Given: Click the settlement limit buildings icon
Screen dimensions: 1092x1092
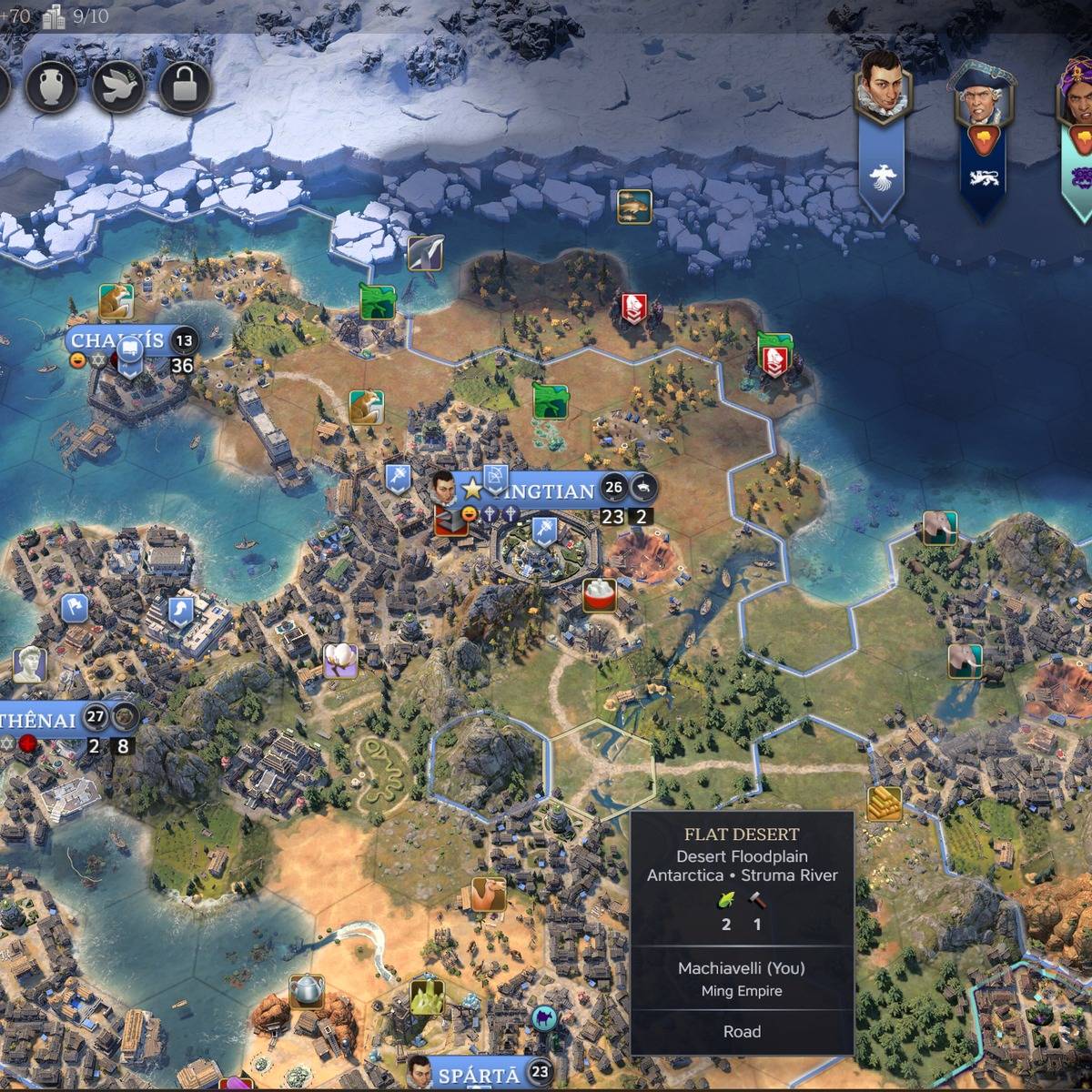Looking at the screenshot, I should click(x=55, y=15).
